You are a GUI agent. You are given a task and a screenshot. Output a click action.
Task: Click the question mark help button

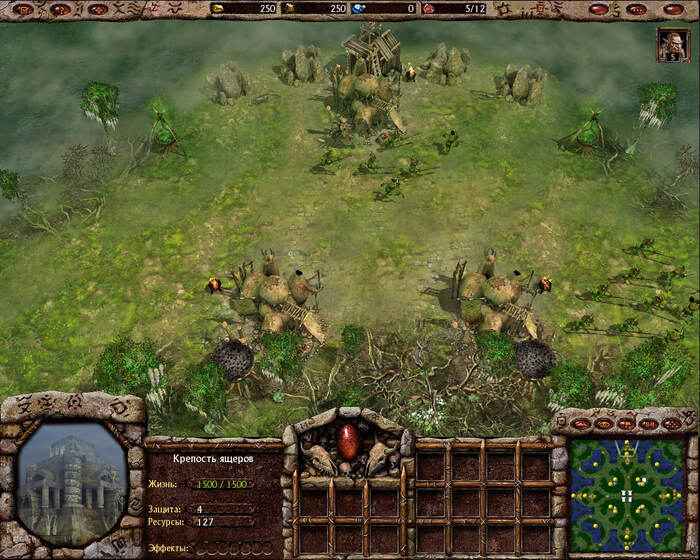pos(61,9)
